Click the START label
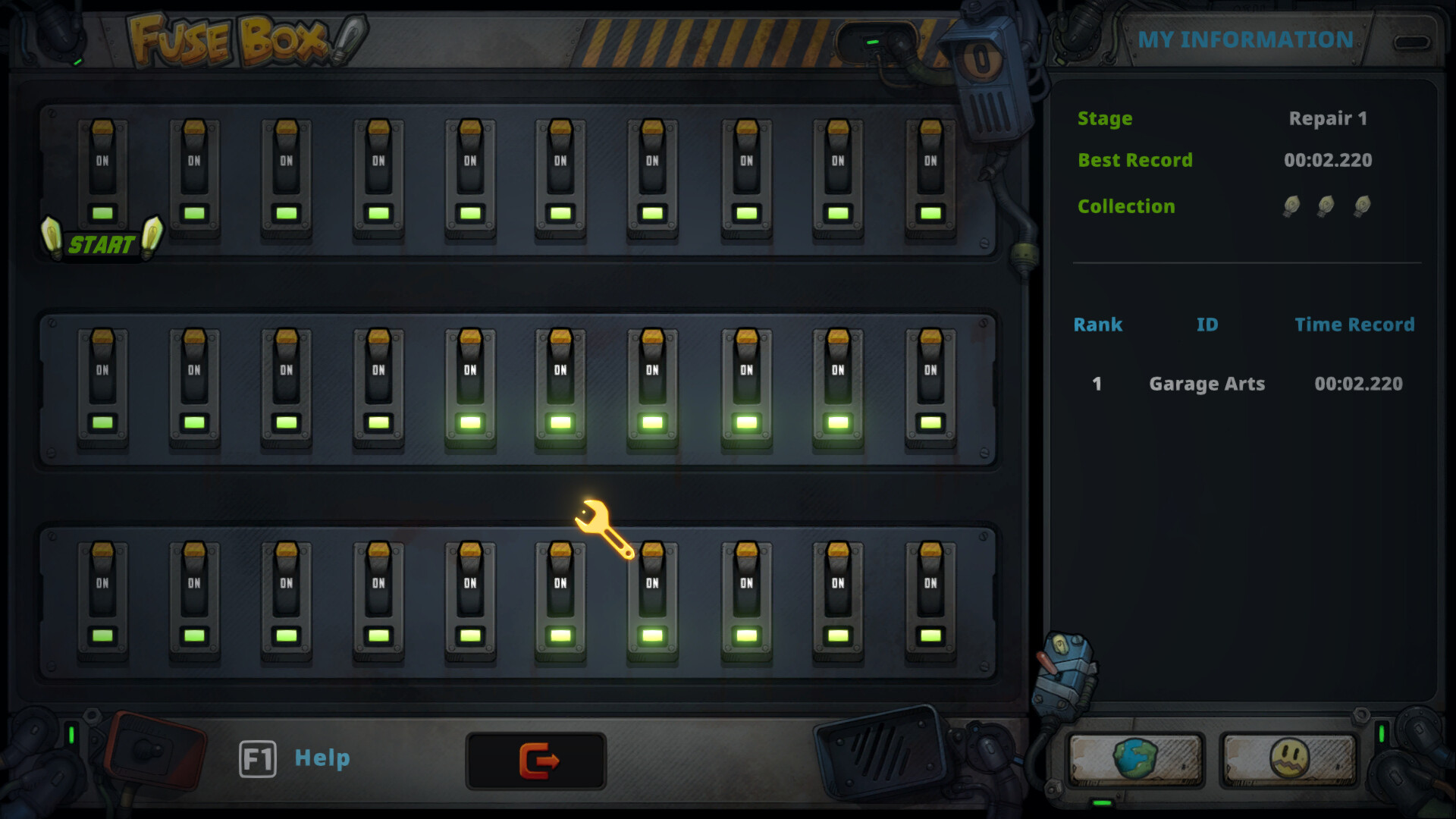 (x=102, y=245)
